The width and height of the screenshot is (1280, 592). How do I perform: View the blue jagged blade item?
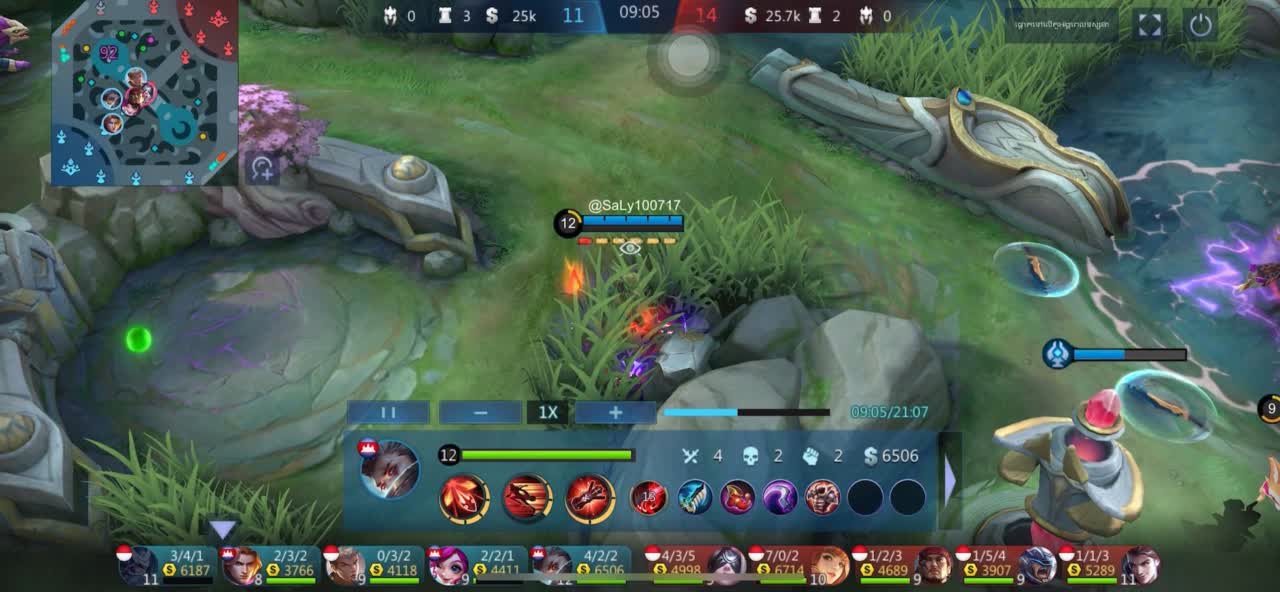(x=695, y=497)
